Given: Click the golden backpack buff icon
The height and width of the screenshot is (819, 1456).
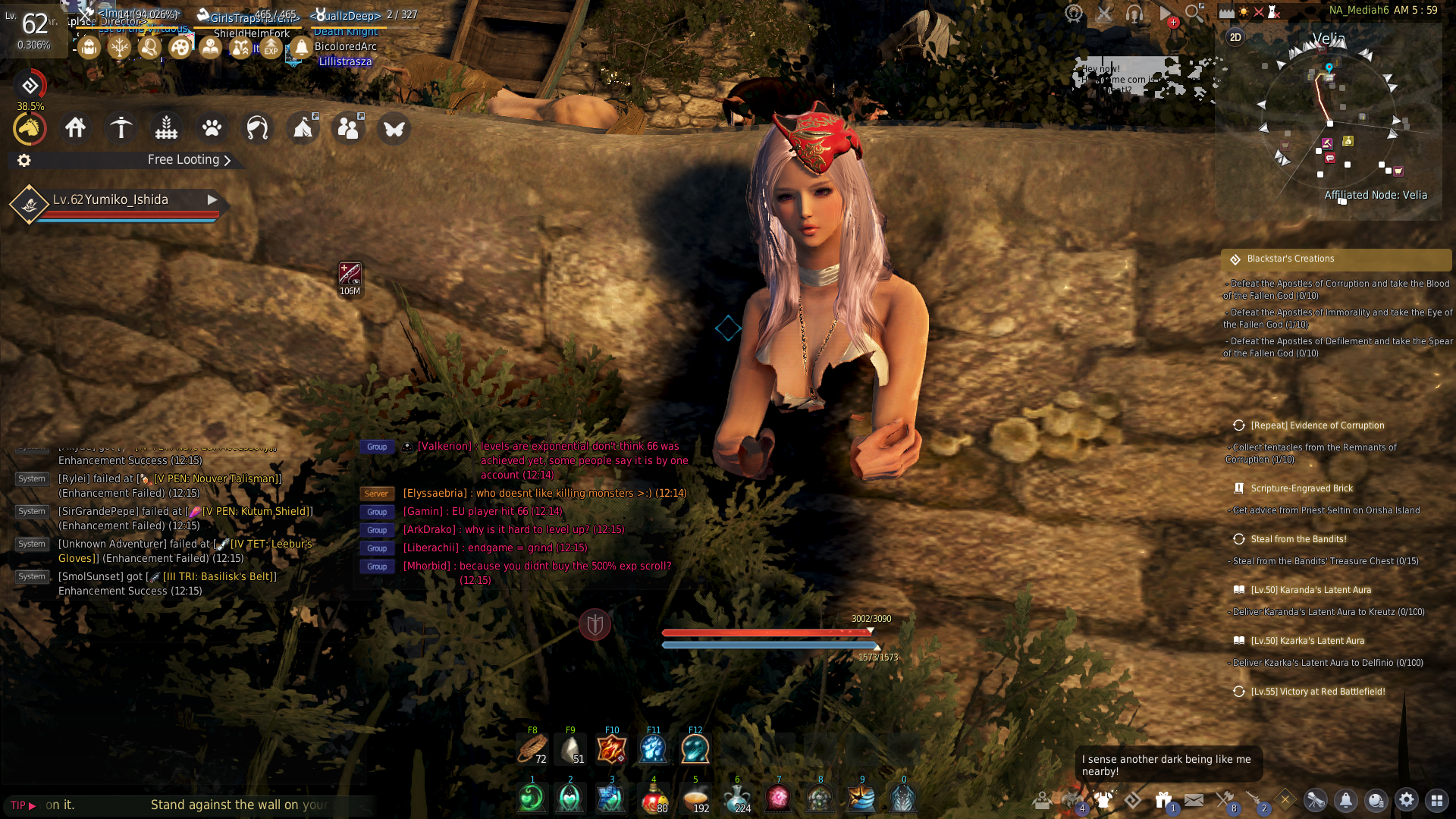Looking at the screenshot, I should 89,48.
